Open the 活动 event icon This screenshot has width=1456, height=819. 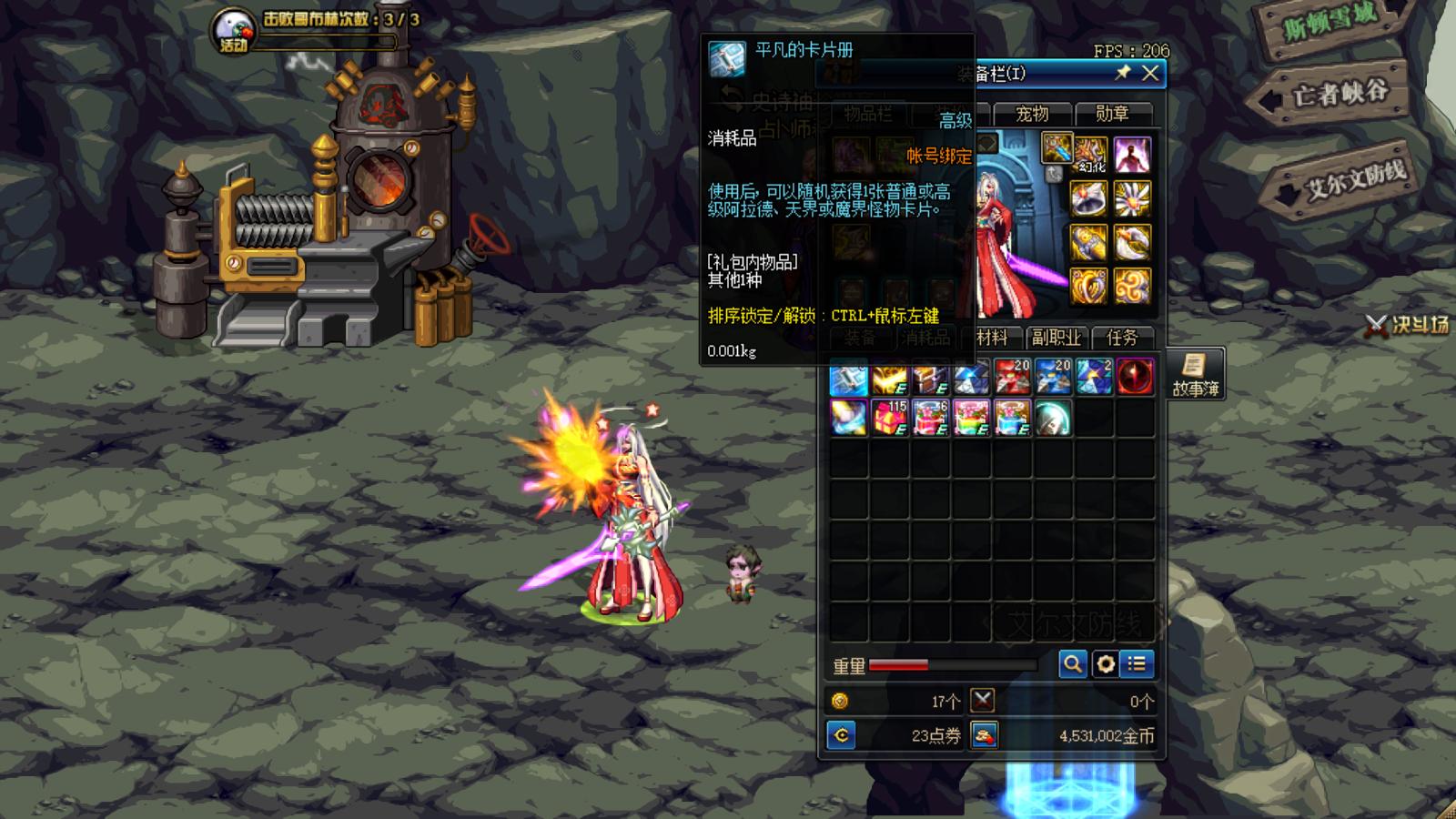233,32
